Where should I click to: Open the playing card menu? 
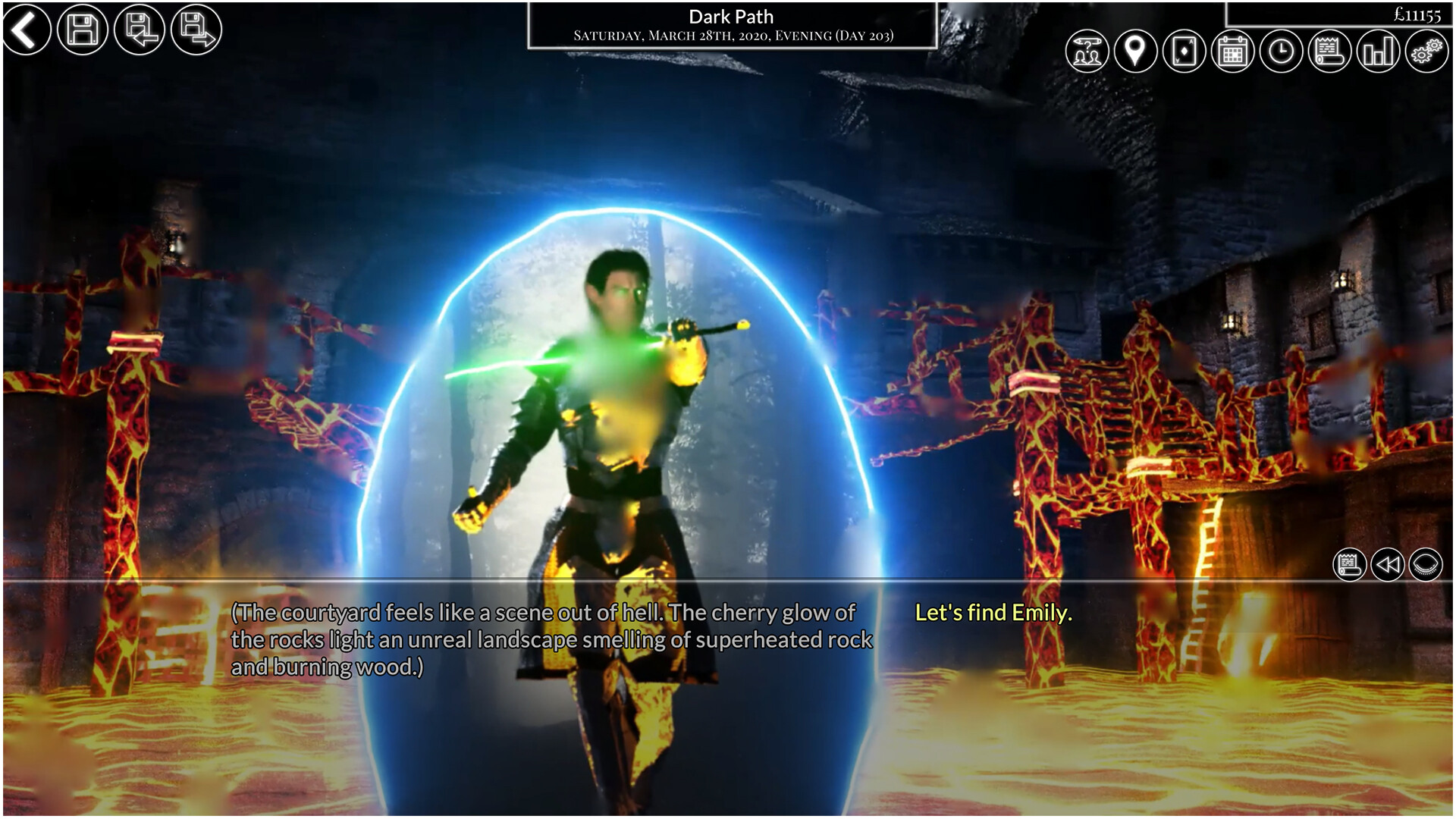coord(1183,53)
